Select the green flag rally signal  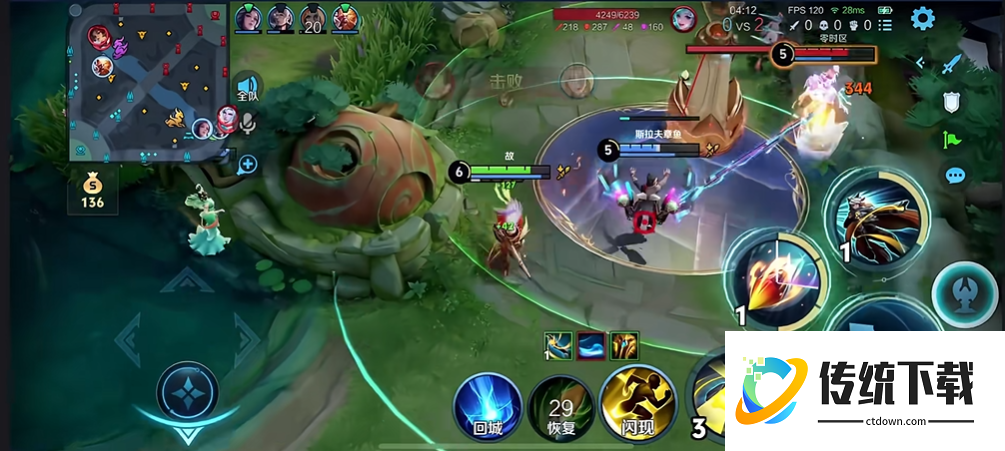[x=953, y=139]
